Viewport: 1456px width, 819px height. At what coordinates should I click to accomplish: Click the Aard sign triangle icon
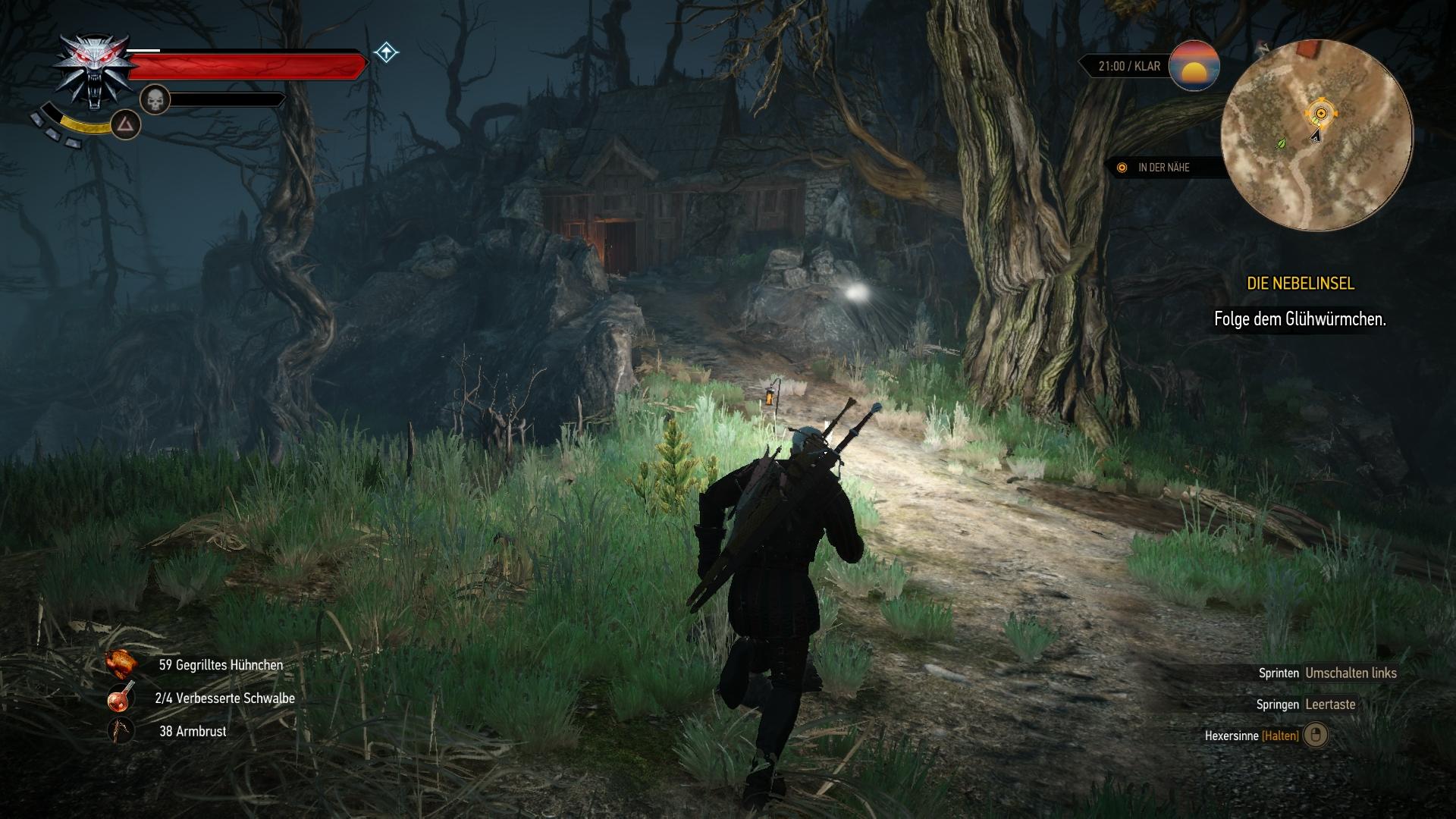126,124
